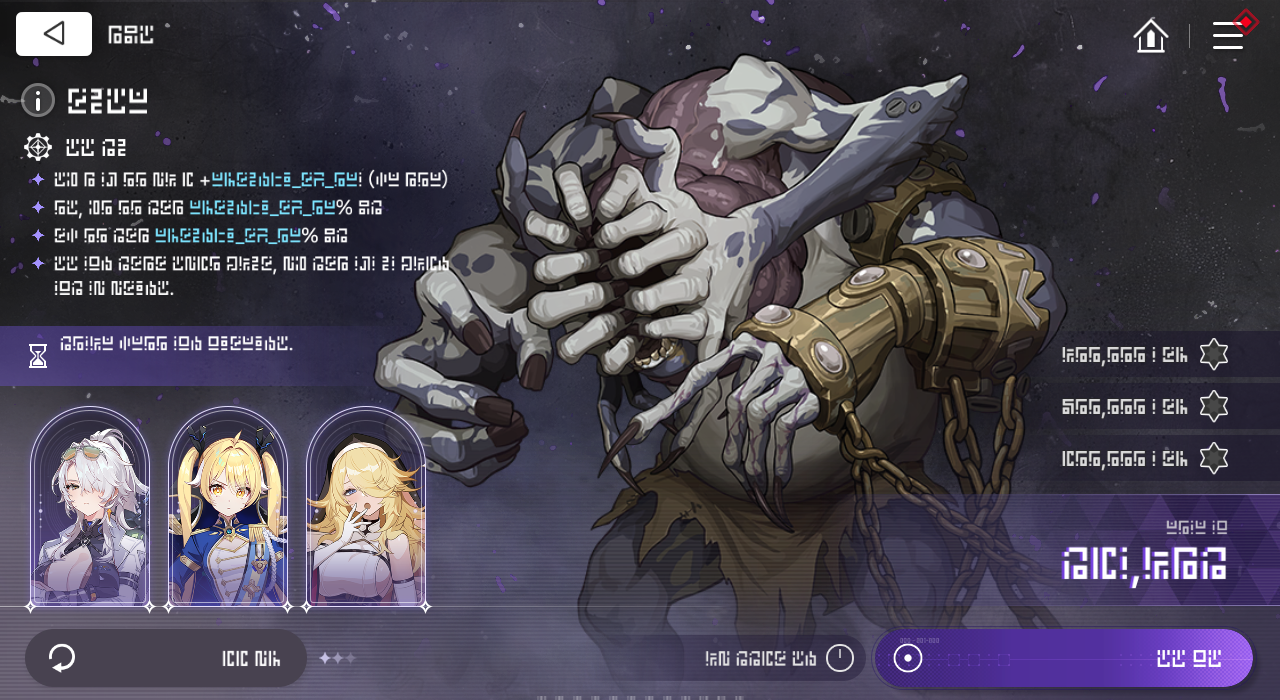Image resolution: width=1280 pixels, height=700 pixels.
Task: Open the hamburger menu
Action: 1228,36
